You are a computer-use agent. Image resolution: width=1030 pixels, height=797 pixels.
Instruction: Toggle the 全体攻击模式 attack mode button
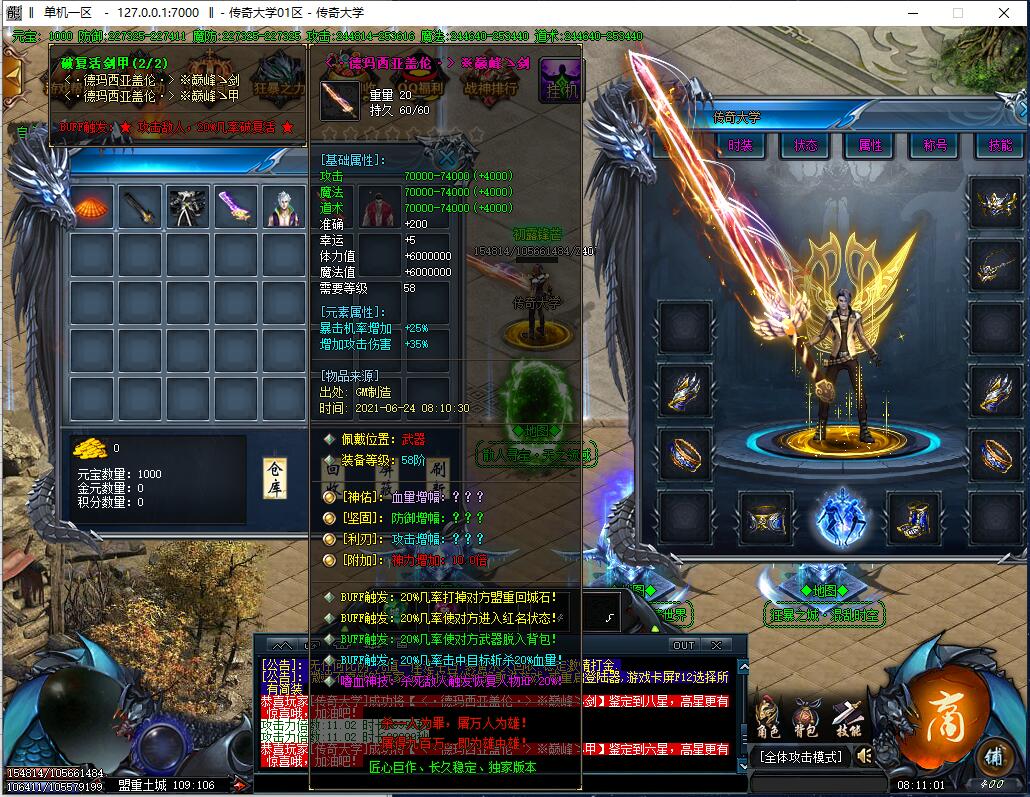pos(800,757)
